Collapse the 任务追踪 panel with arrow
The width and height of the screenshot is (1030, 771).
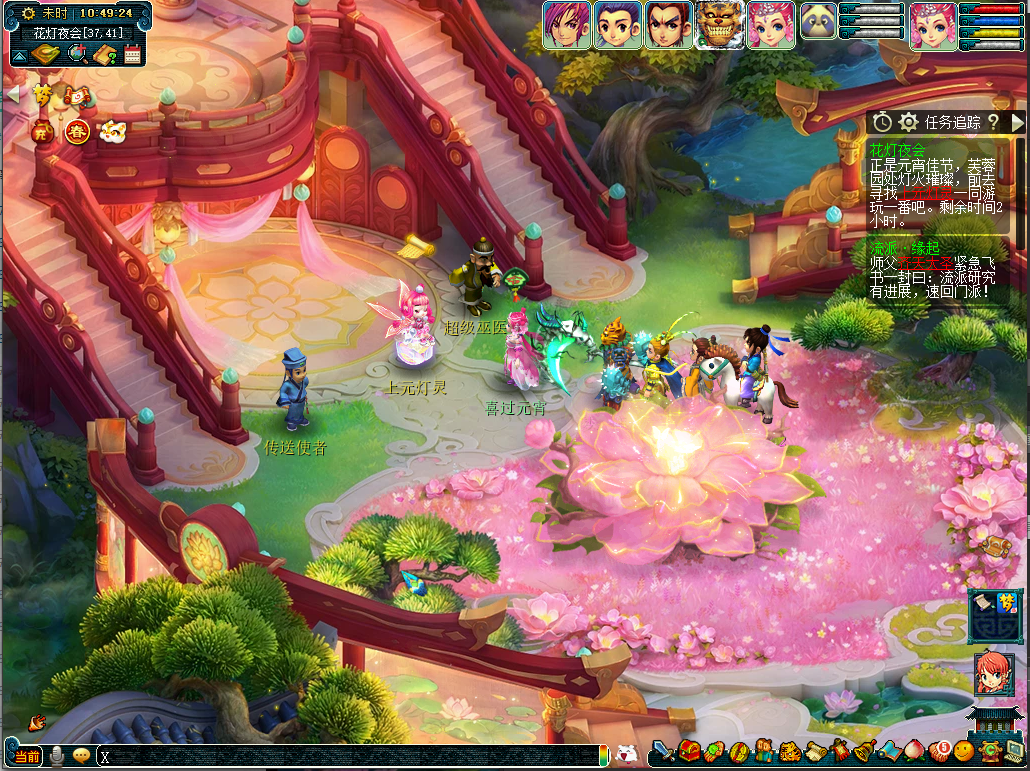1017,122
